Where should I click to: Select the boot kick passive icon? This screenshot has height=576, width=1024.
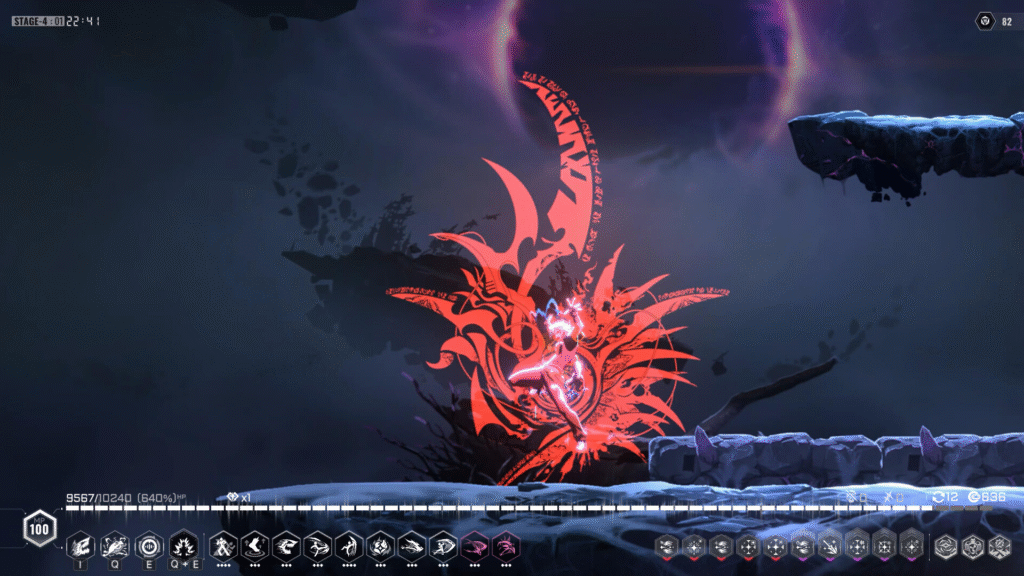(254, 546)
